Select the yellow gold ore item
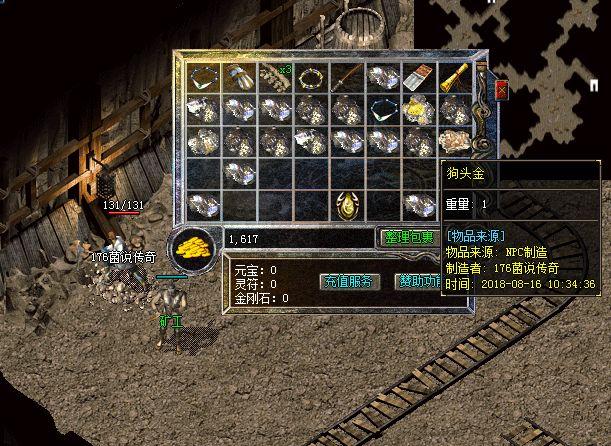This screenshot has height=446, width=611. 420,109
